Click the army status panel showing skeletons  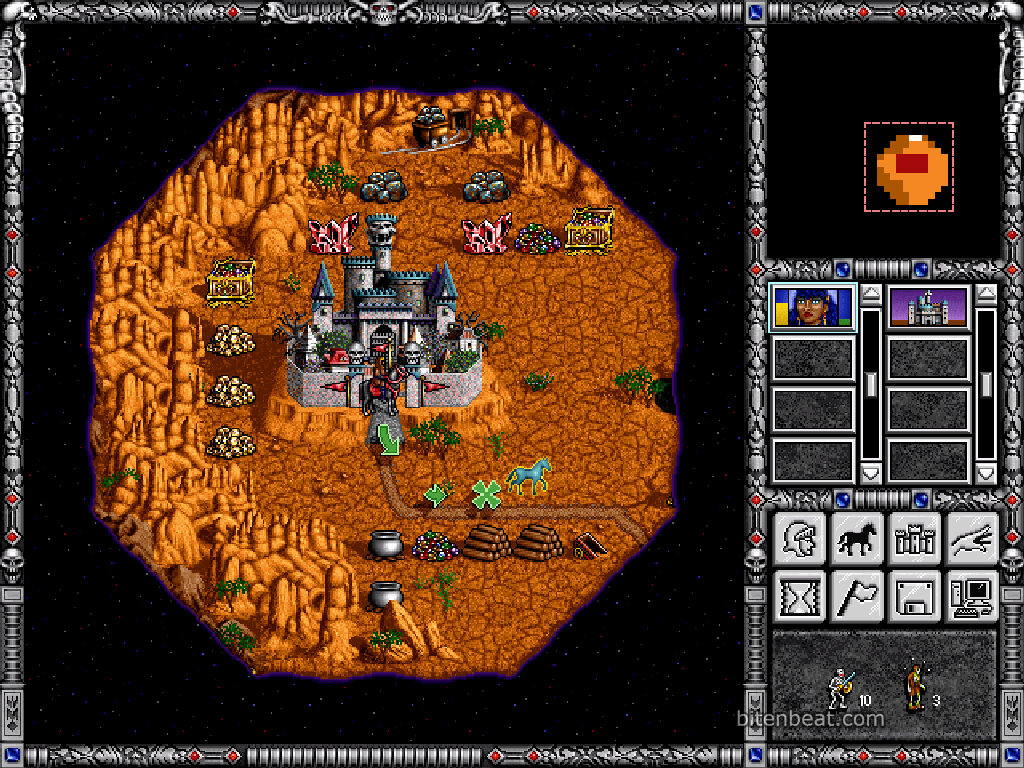point(884,686)
